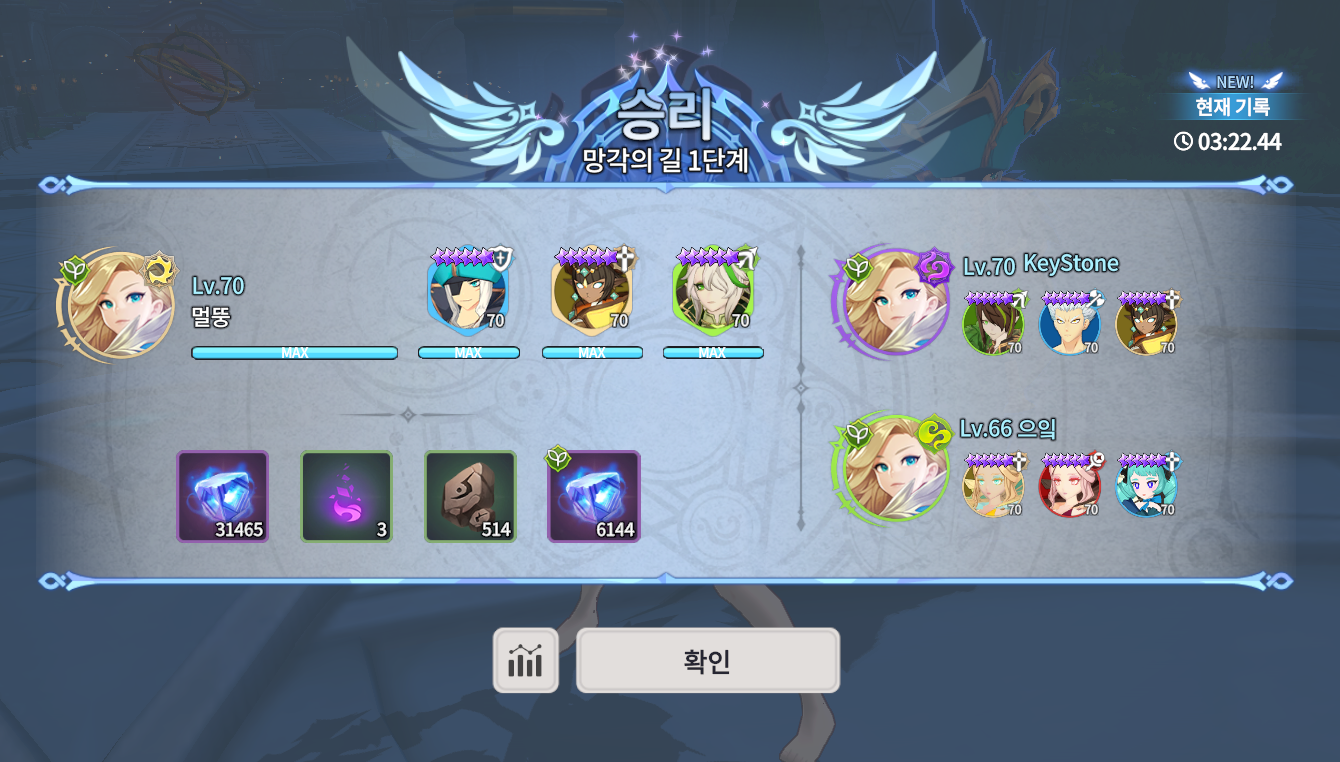
Task: View the 6144 bonus crystal reward
Action: [x=594, y=496]
